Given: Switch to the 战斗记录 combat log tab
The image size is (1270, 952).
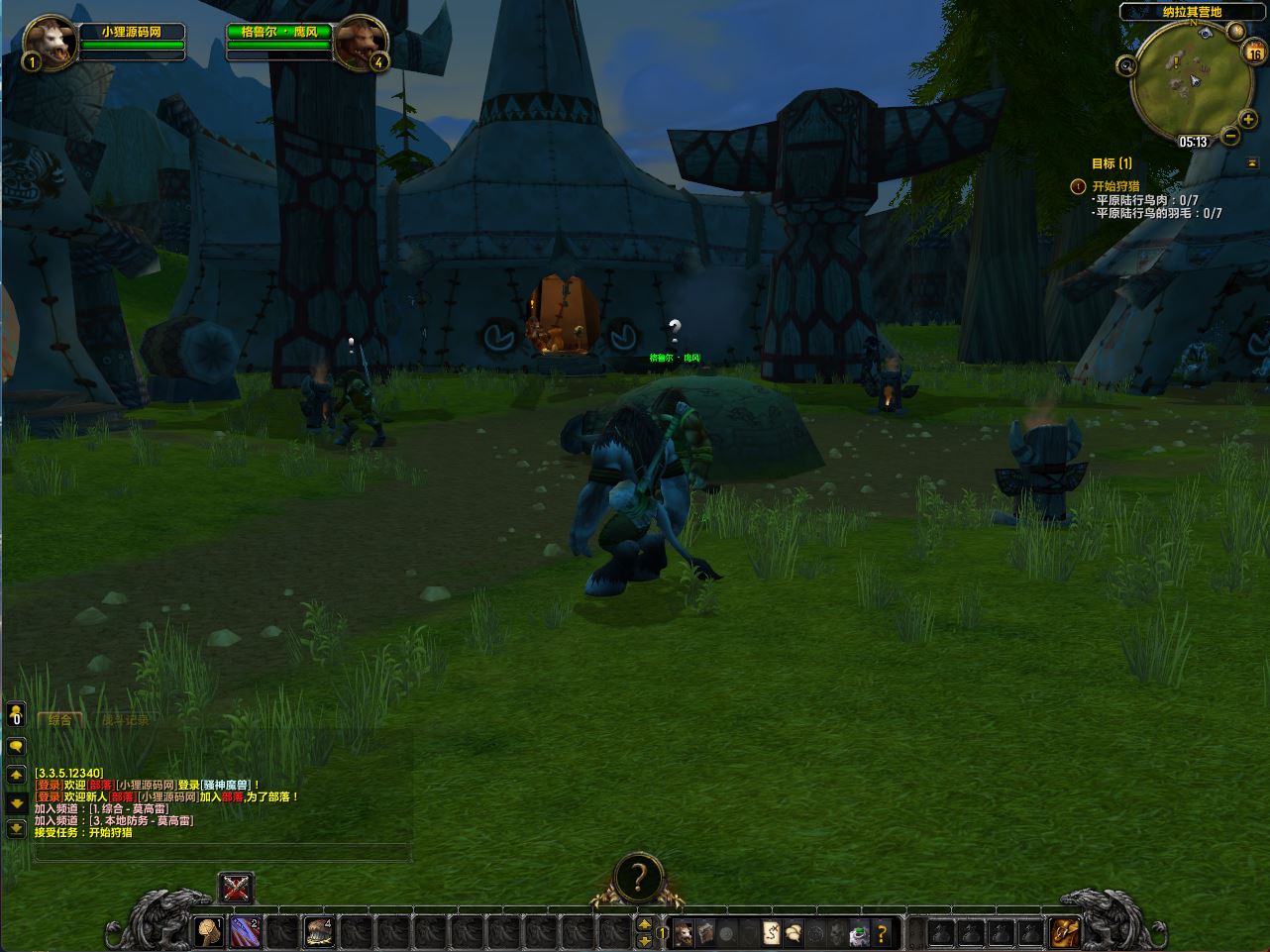Looking at the screenshot, I should pos(125,720).
